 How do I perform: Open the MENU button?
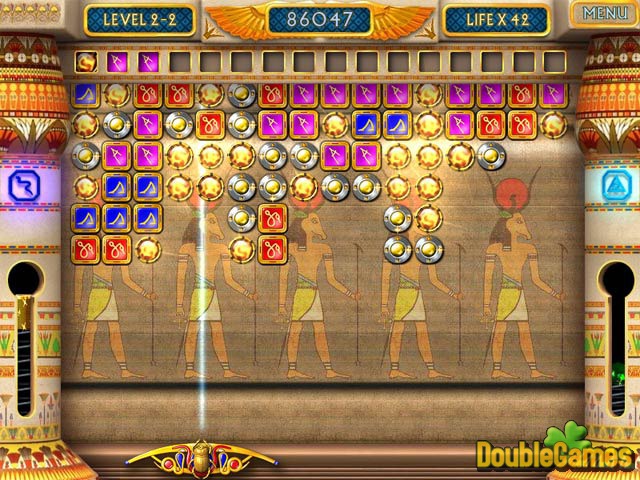coord(604,14)
